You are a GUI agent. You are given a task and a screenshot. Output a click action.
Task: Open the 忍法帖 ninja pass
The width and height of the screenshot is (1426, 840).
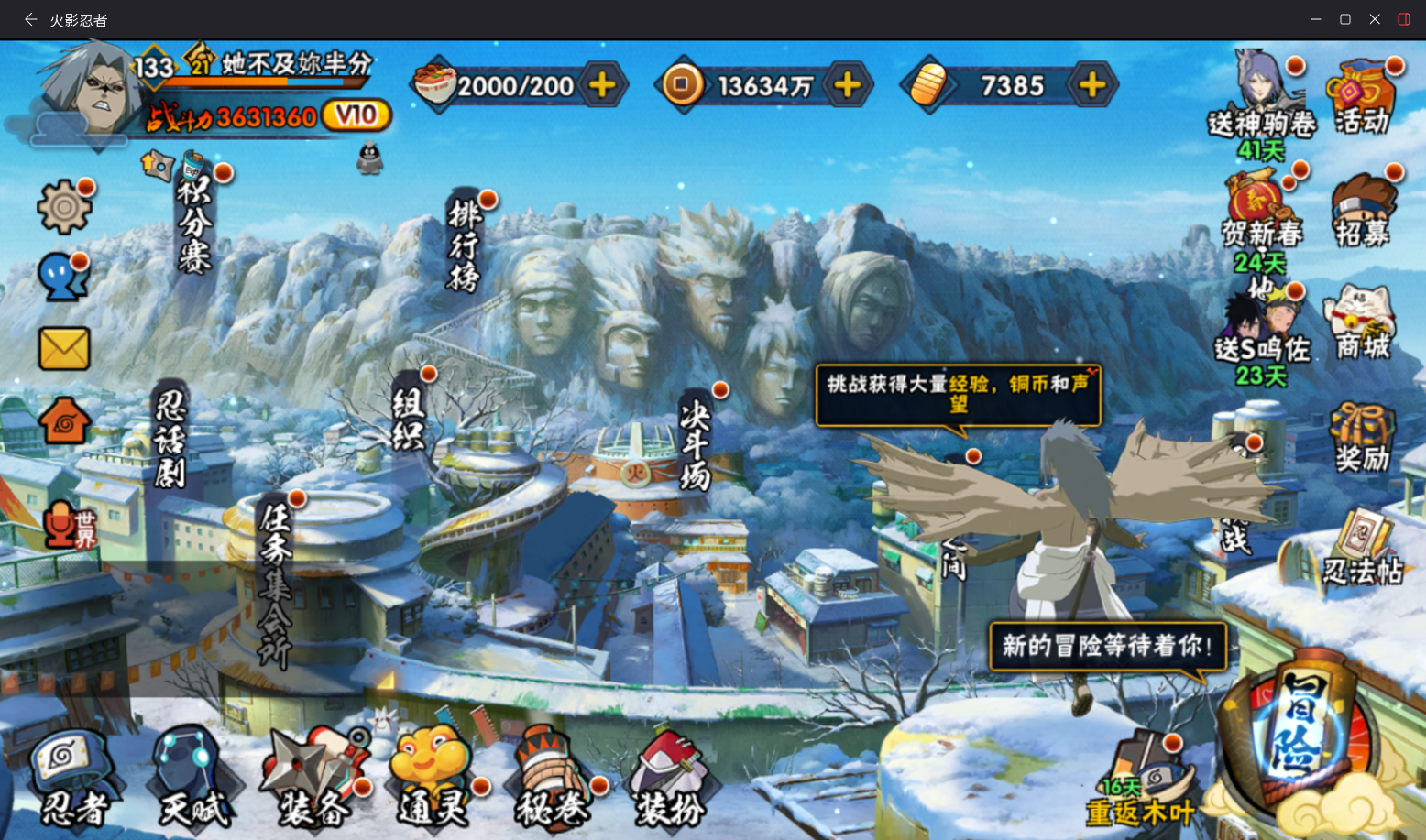pyautogui.click(x=1363, y=550)
